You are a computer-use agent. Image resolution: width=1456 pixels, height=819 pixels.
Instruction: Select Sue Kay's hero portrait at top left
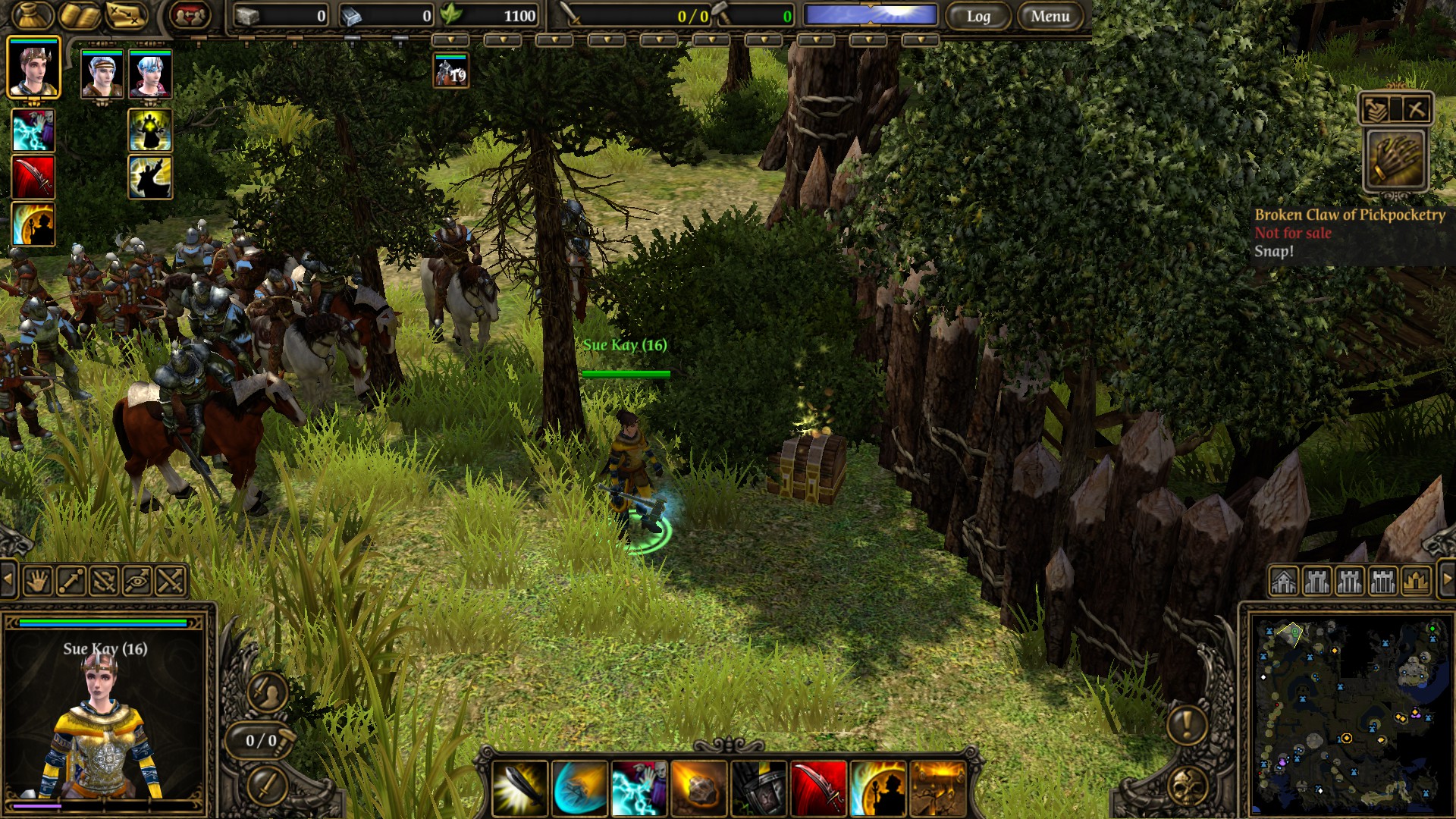coord(33,68)
